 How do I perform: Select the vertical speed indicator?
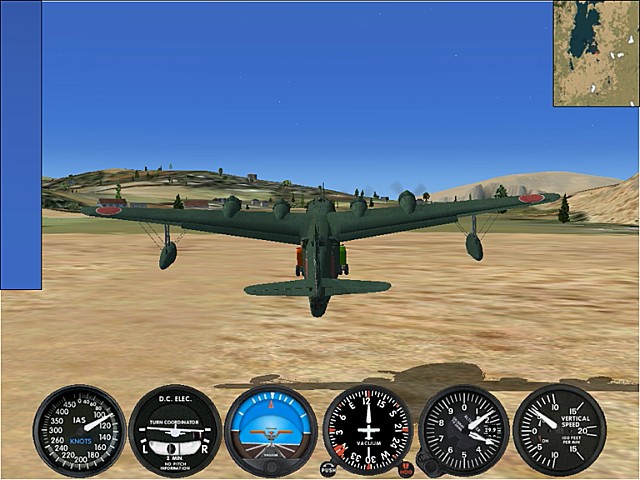(x=559, y=430)
